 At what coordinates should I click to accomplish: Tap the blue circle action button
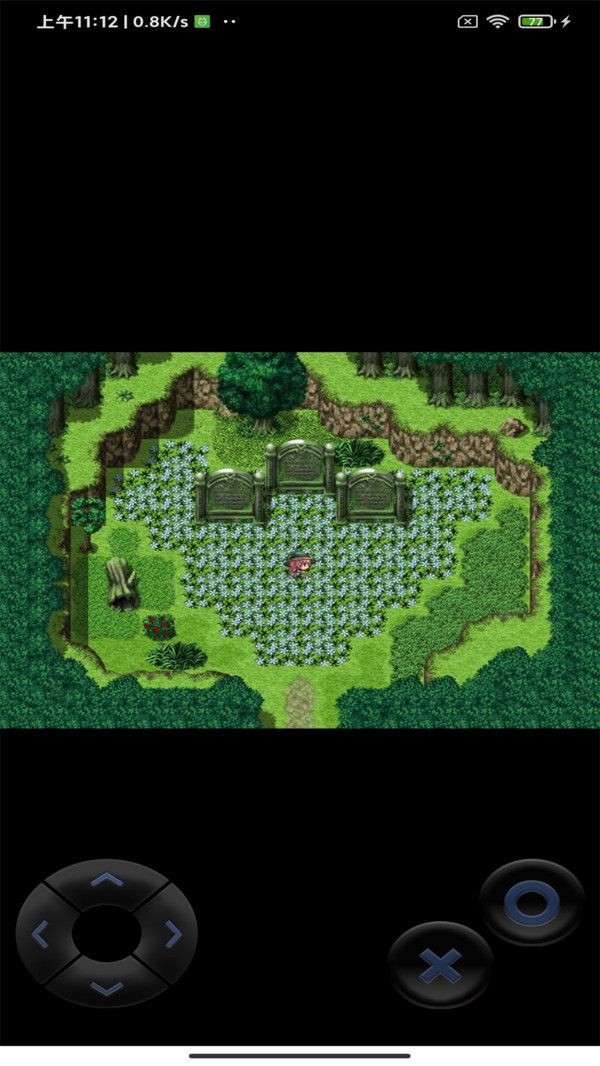click(x=531, y=902)
